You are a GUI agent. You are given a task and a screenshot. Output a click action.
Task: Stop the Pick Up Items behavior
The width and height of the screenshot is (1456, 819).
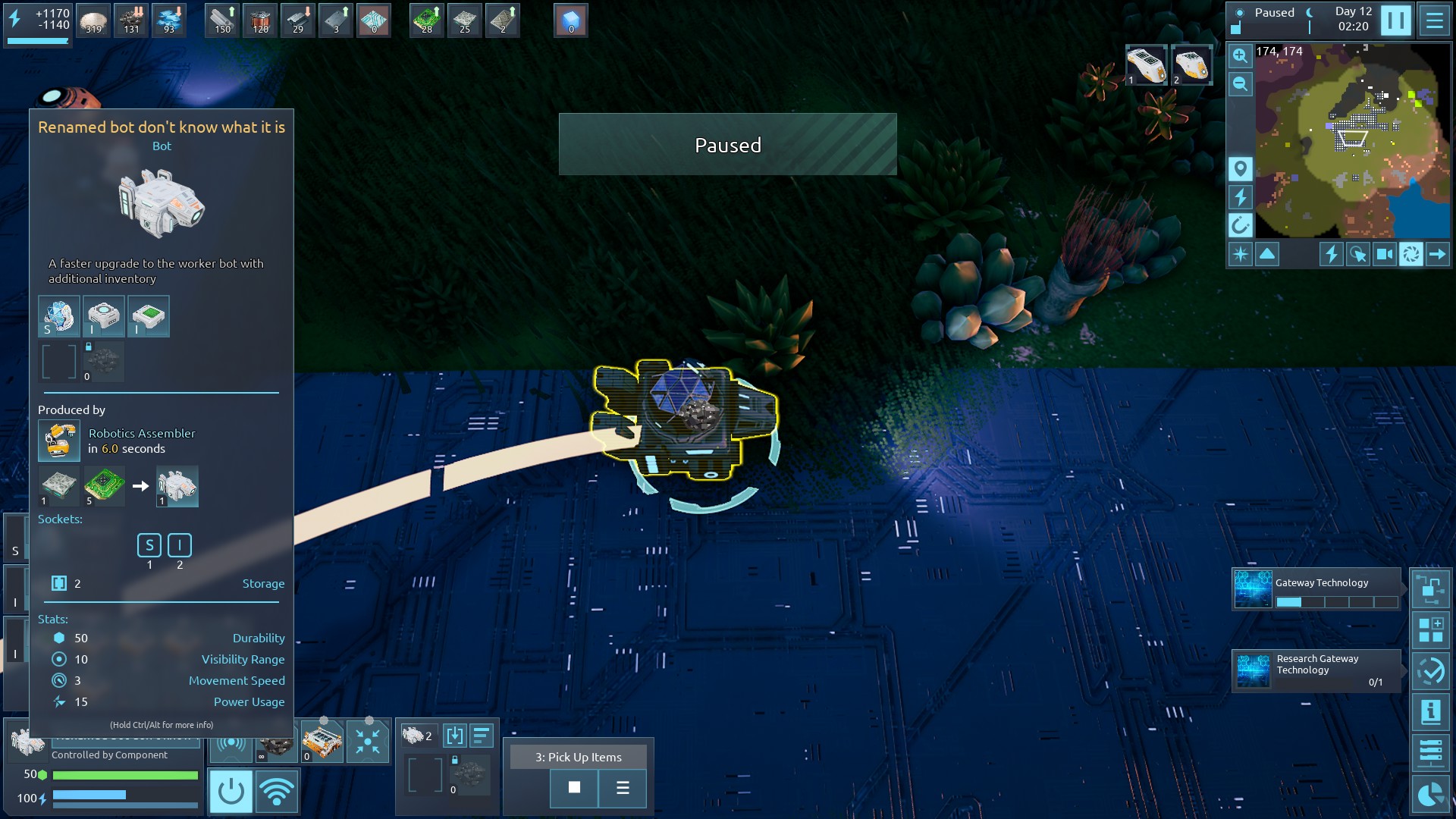(x=574, y=788)
